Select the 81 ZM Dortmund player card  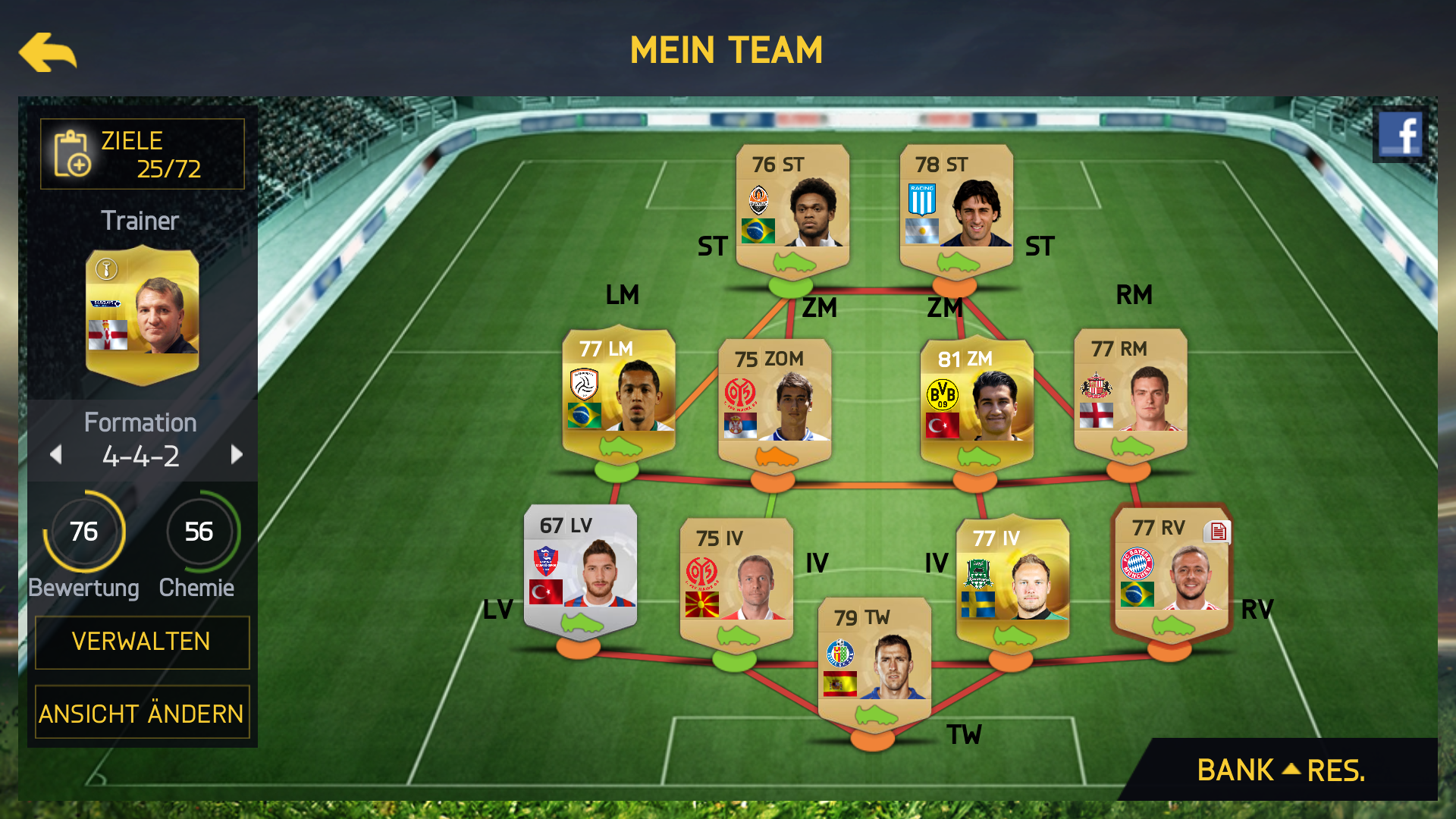977,402
